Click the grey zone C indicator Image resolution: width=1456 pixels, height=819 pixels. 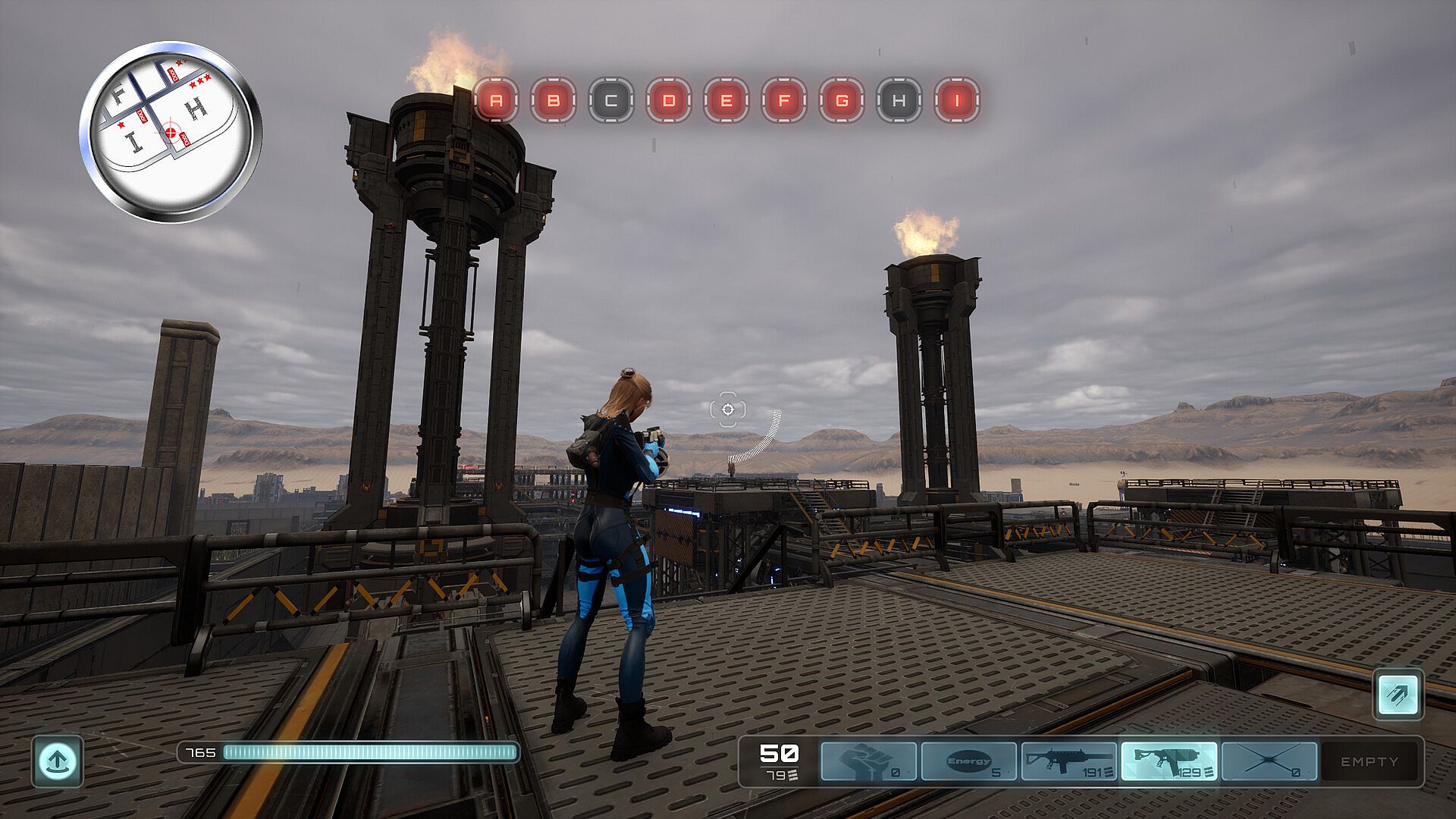pos(611,100)
